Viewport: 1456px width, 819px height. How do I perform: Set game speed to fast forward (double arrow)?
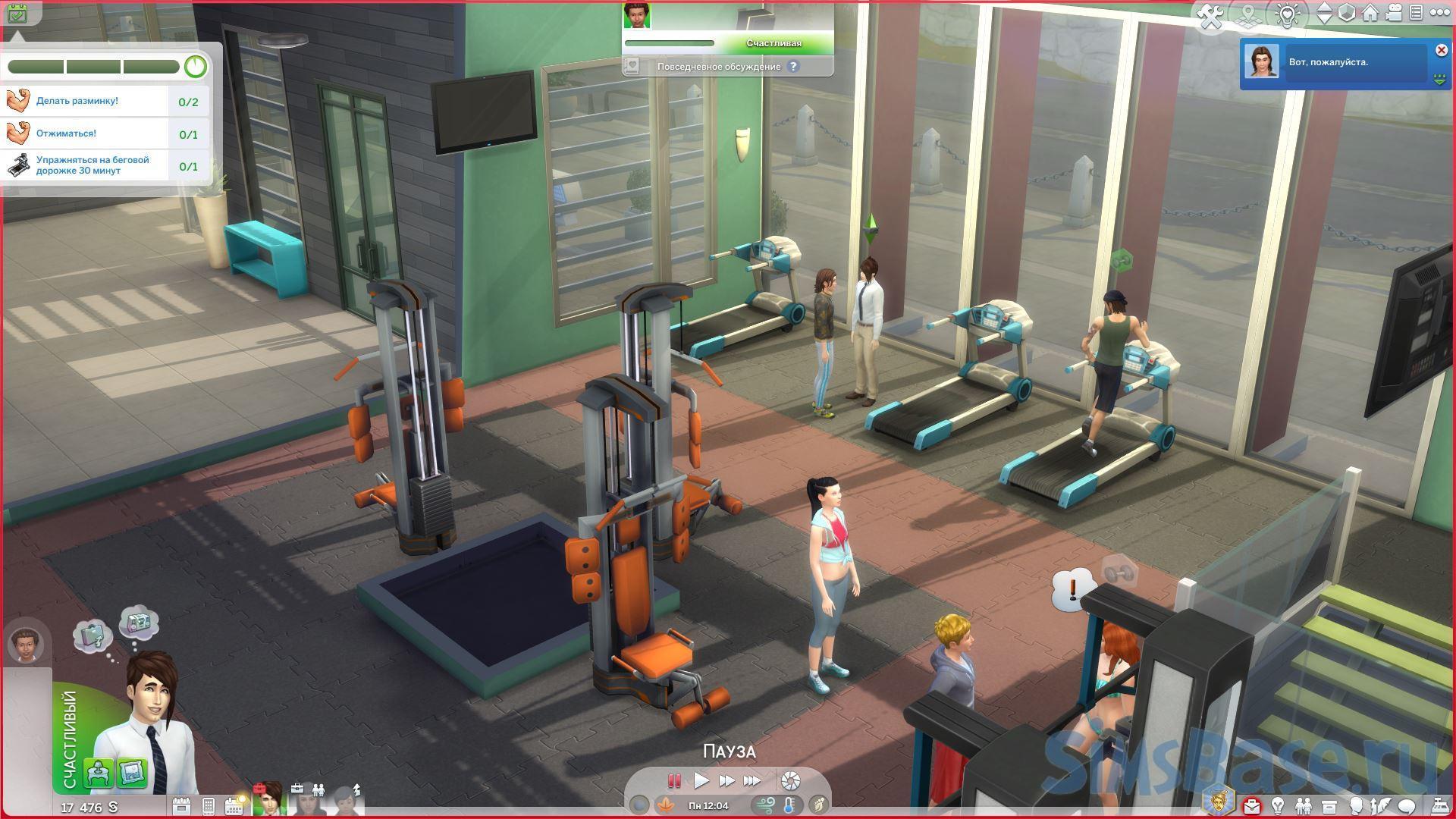(726, 780)
